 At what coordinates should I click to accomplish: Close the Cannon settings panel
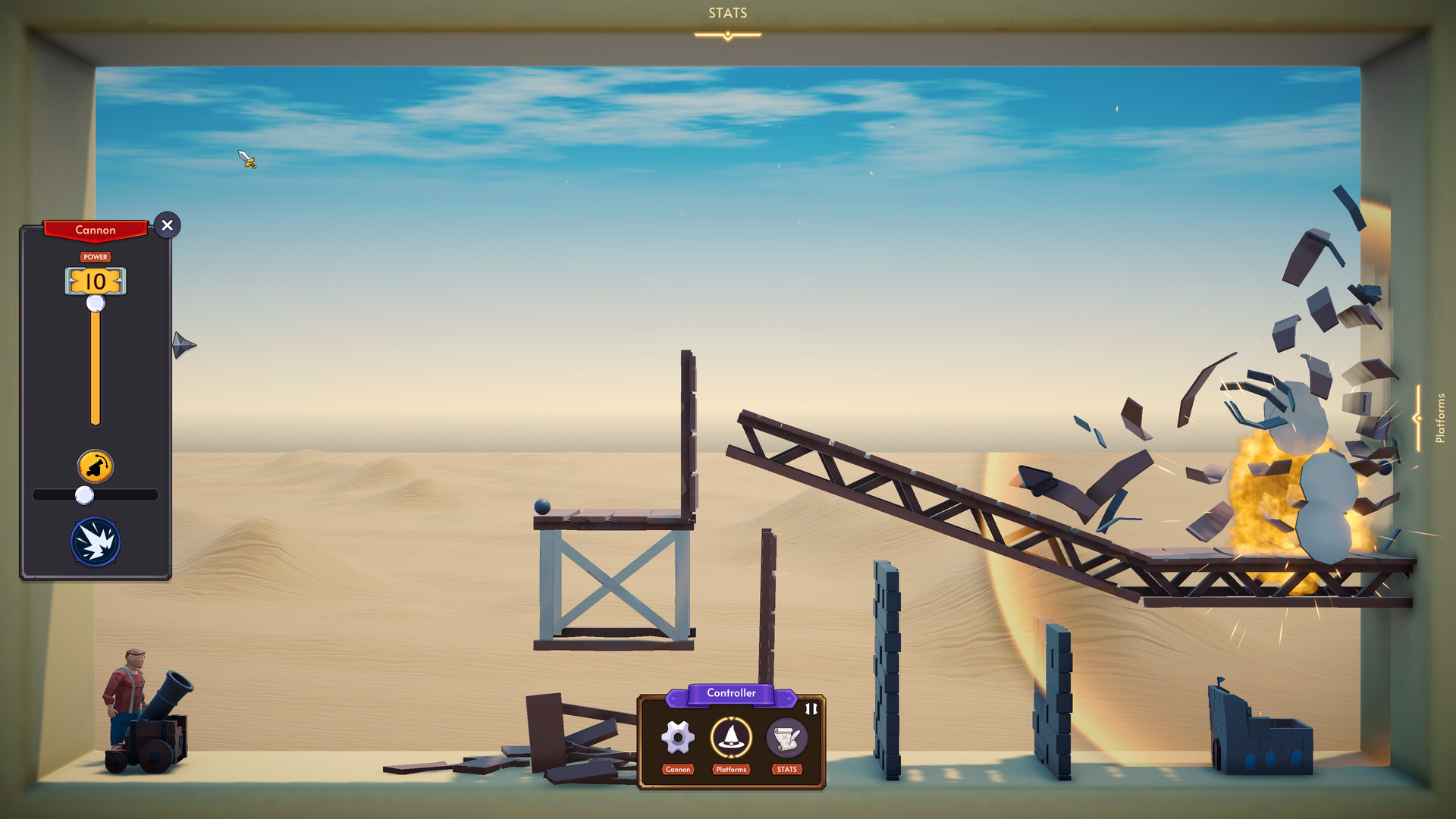point(168,225)
